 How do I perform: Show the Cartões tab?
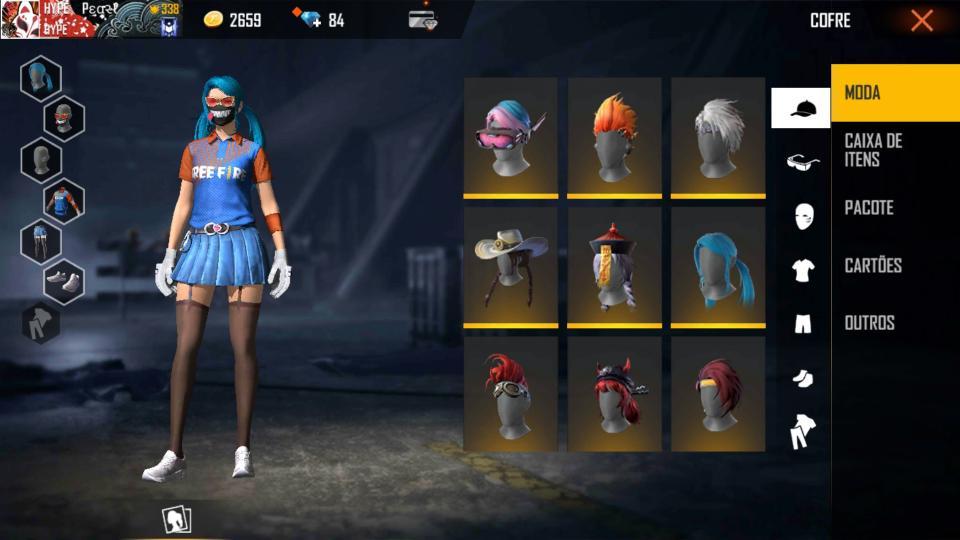tap(894, 265)
